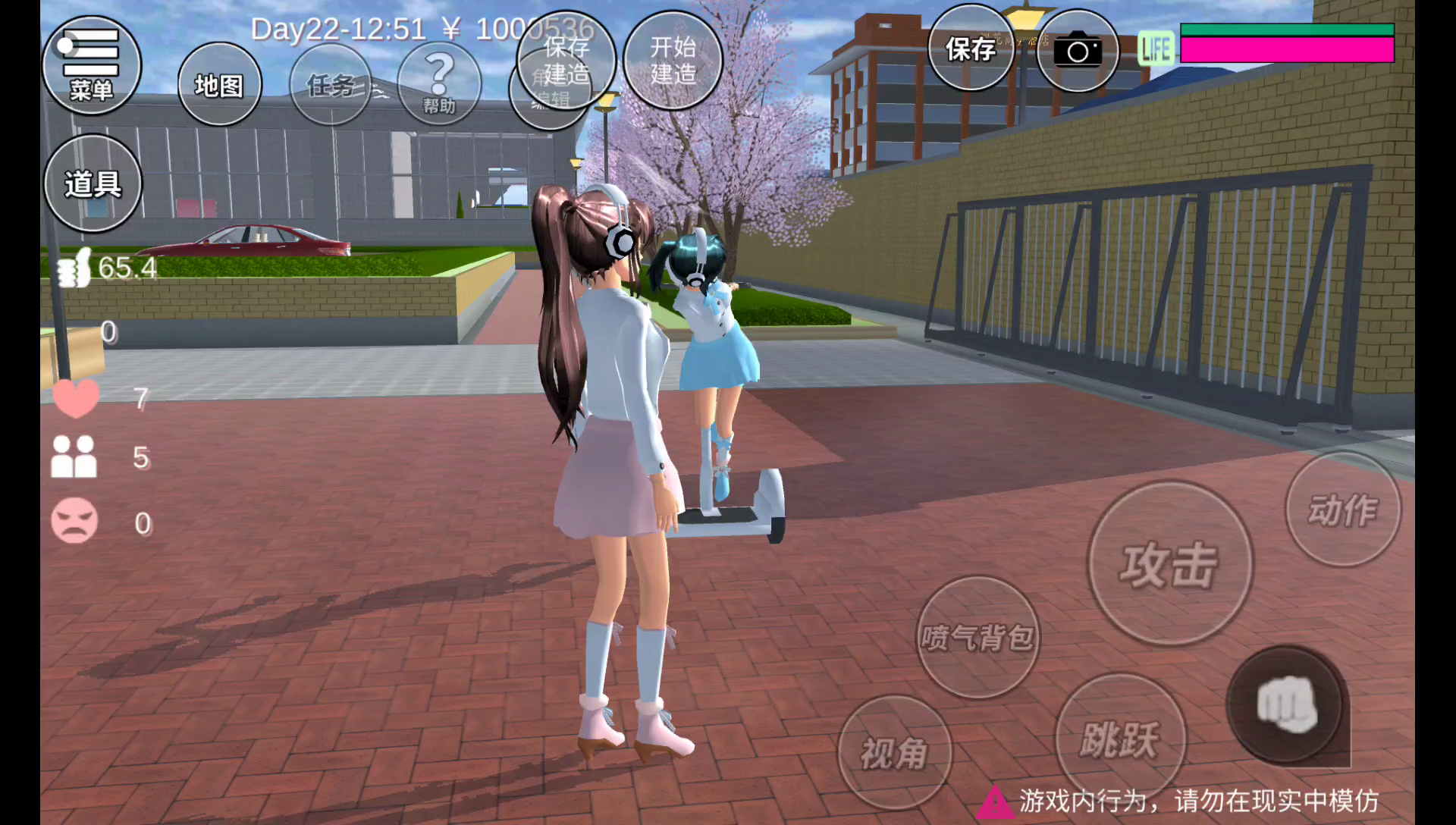Screen dimensions: 1456x825
Task: Start building with 开始建造
Action: (673, 60)
